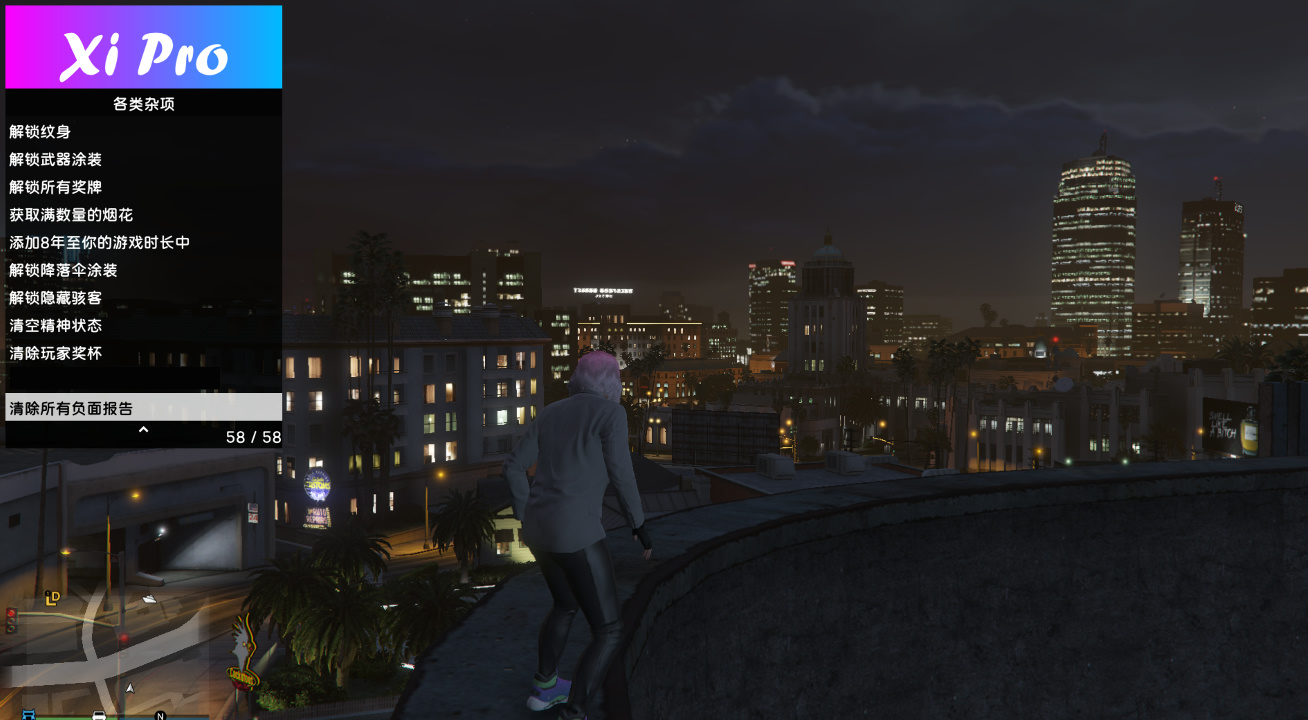Click the blue vehicle icon on the minimap bar

27,716
